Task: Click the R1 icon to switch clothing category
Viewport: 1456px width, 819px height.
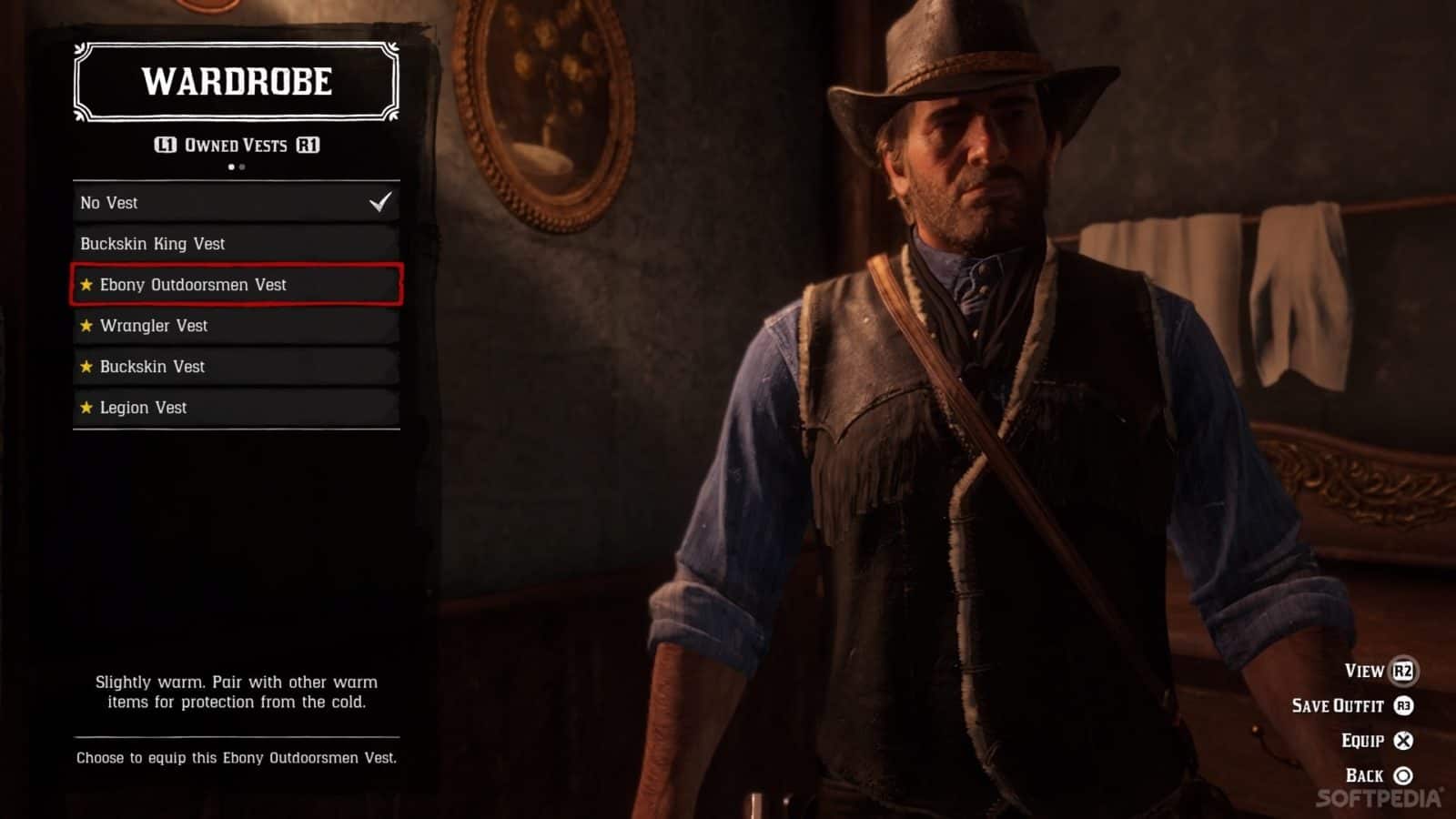Action: pos(309,144)
